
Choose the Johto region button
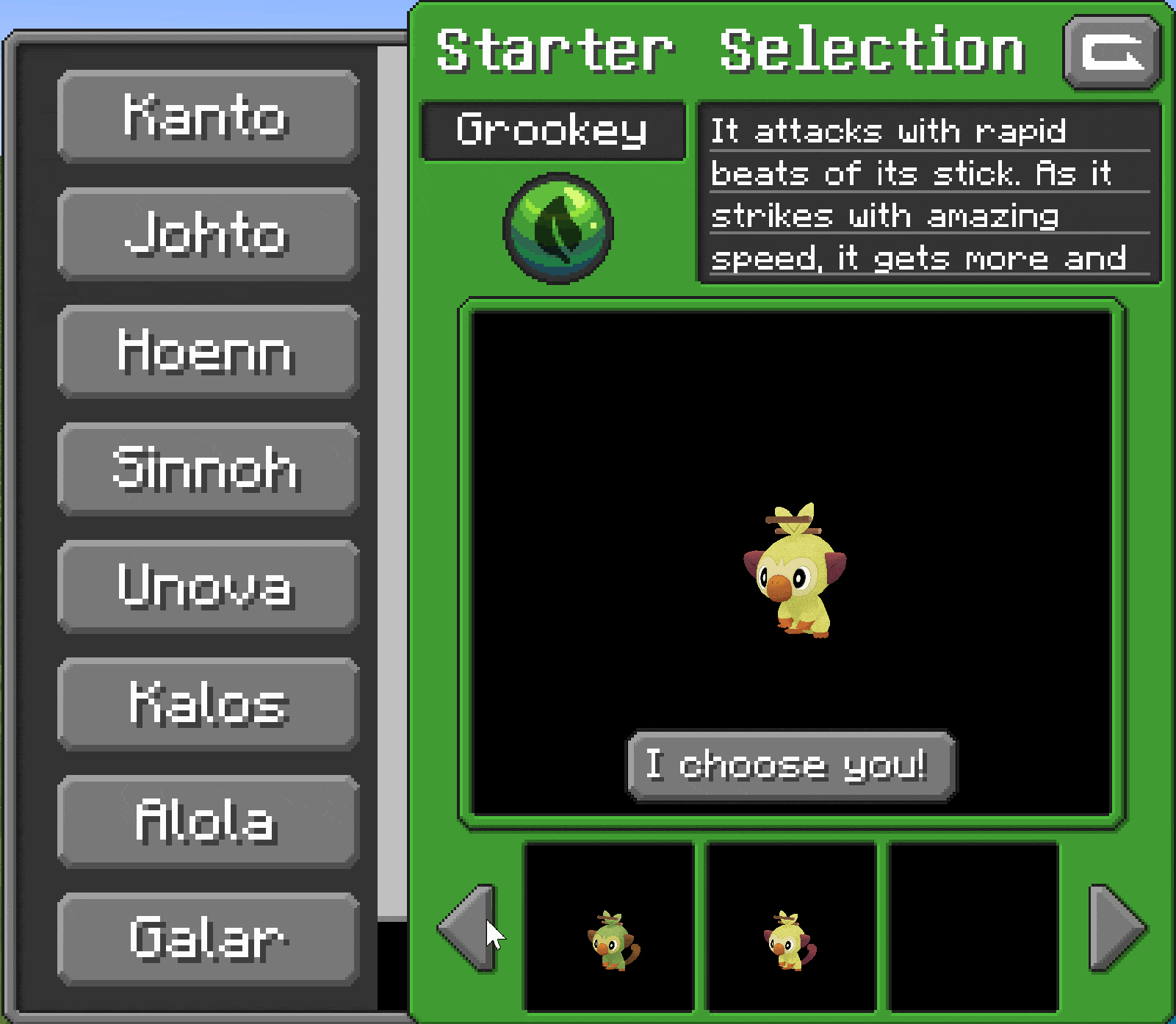[208, 234]
